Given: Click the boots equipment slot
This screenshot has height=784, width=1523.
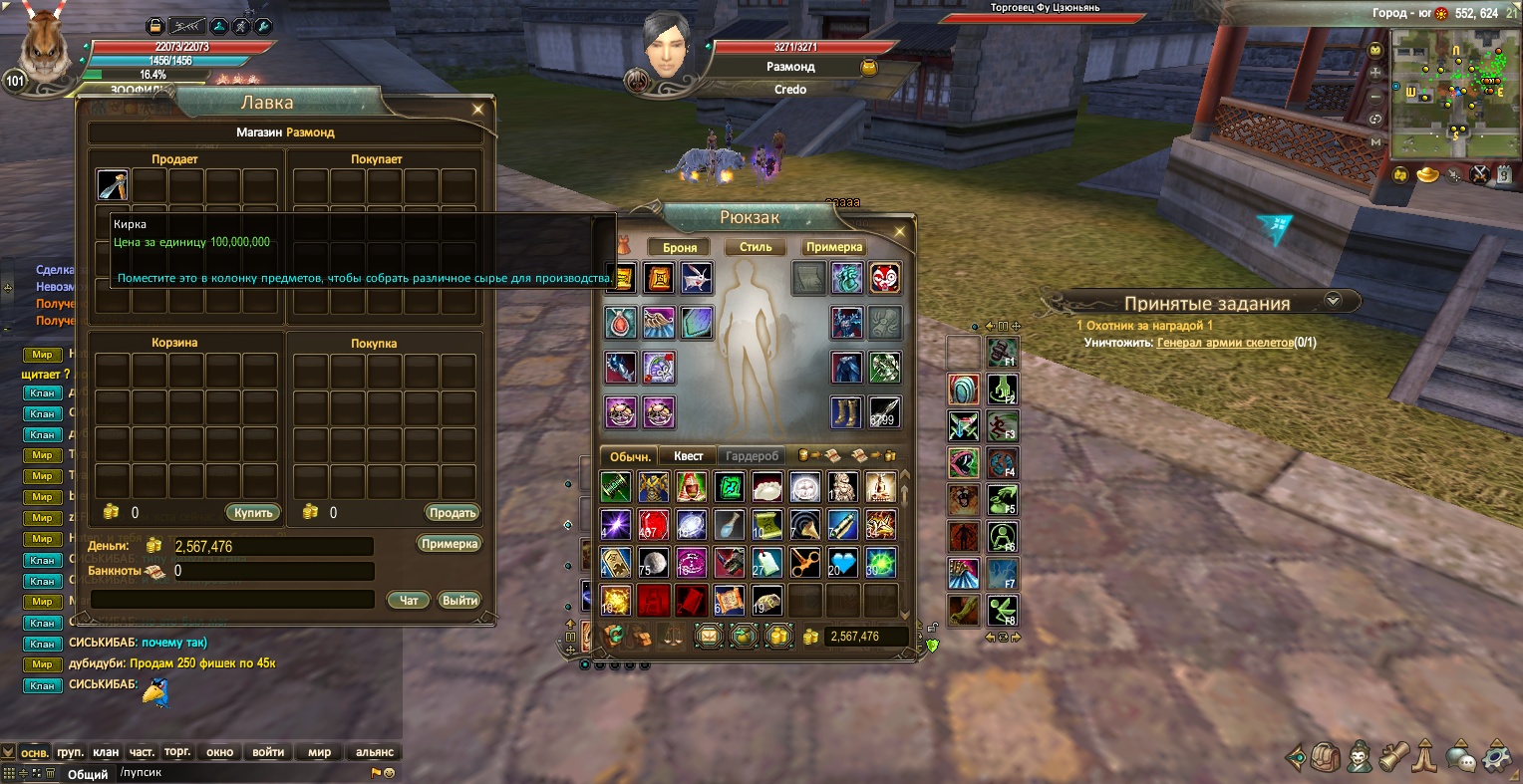Looking at the screenshot, I should tap(845, 411).
